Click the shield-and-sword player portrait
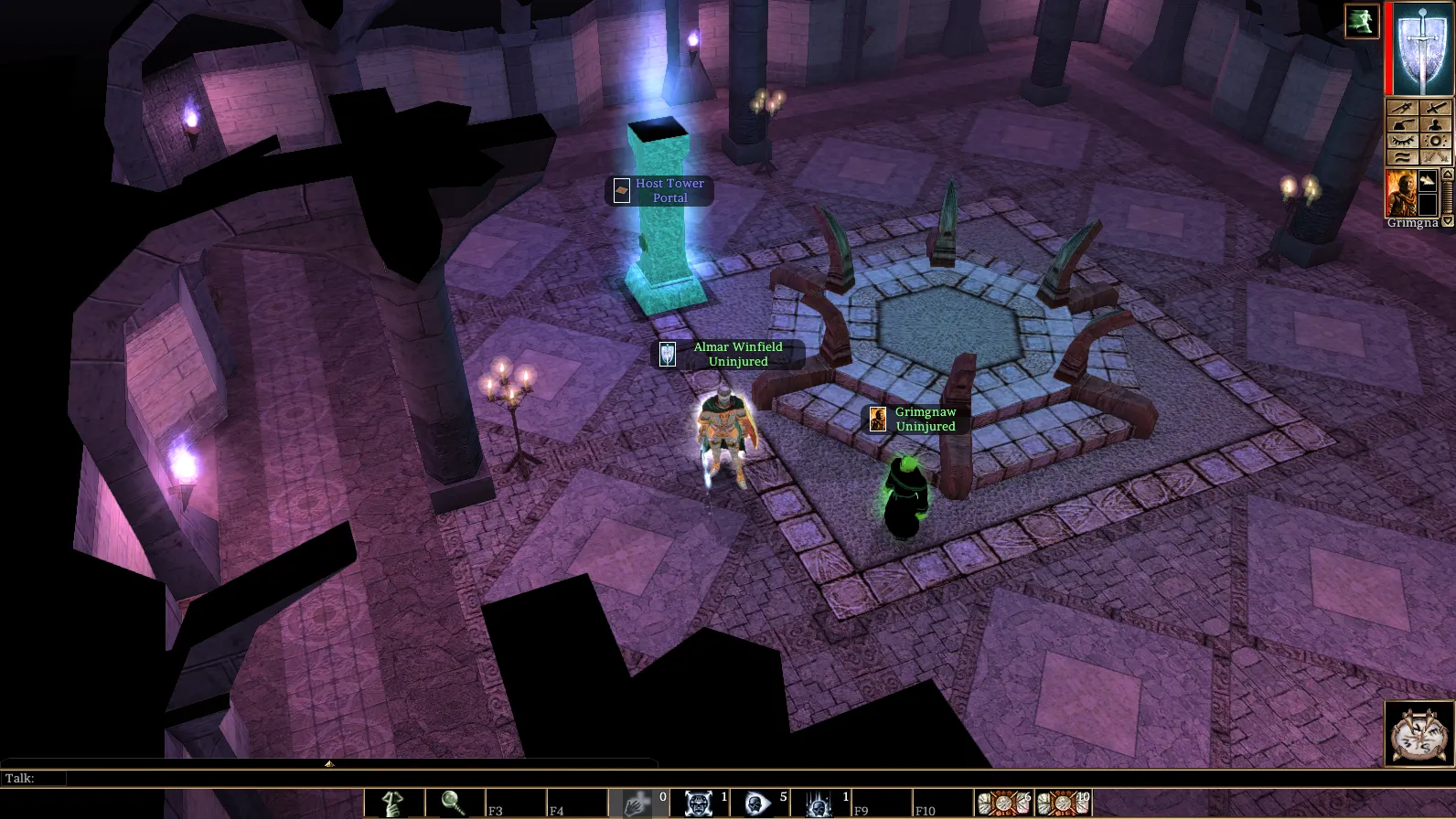The height and width of the screenshot is (819, 1456). tap(1422, 48)
